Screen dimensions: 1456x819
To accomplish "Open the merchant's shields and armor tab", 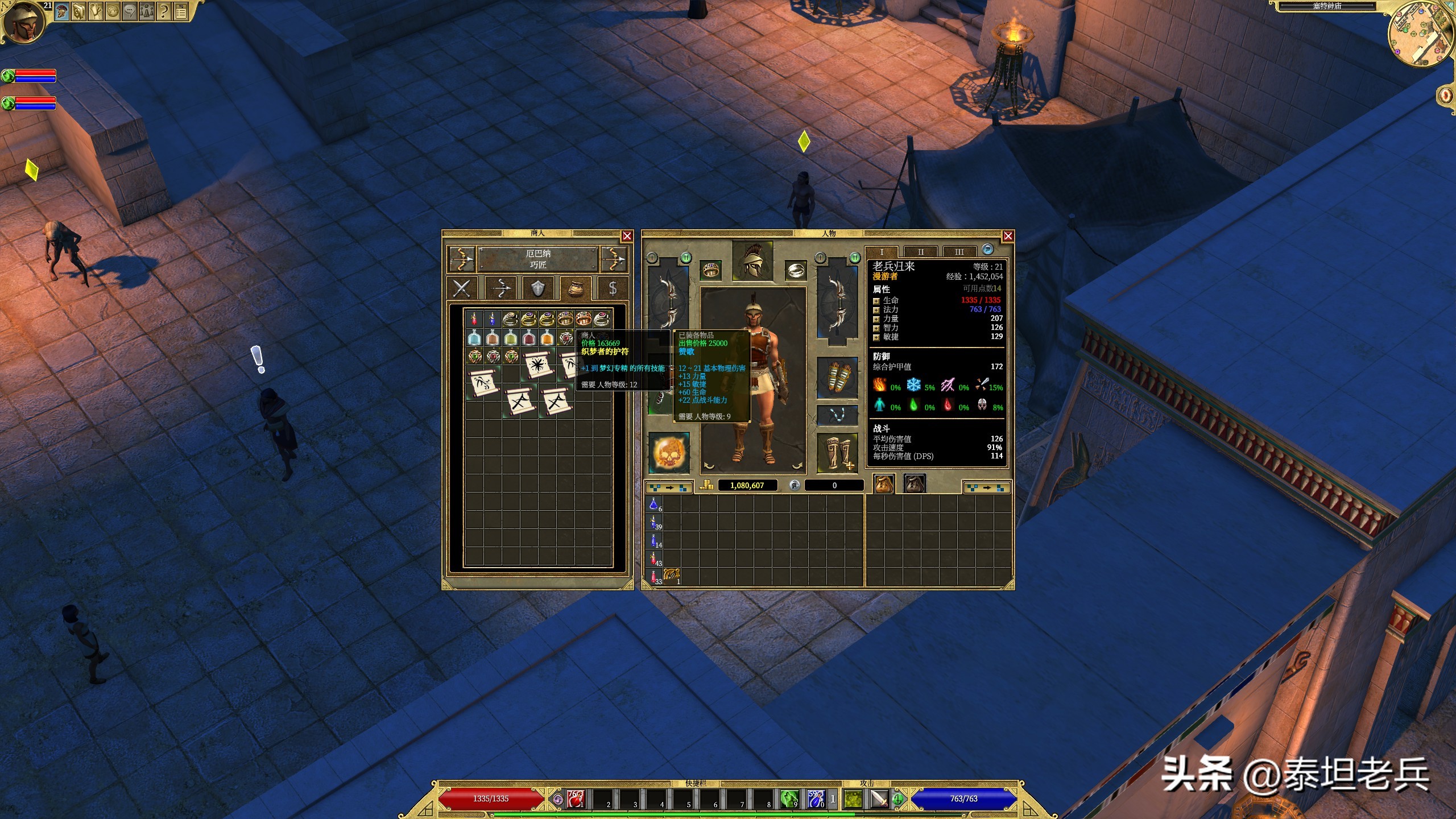I will pos(537,288).
